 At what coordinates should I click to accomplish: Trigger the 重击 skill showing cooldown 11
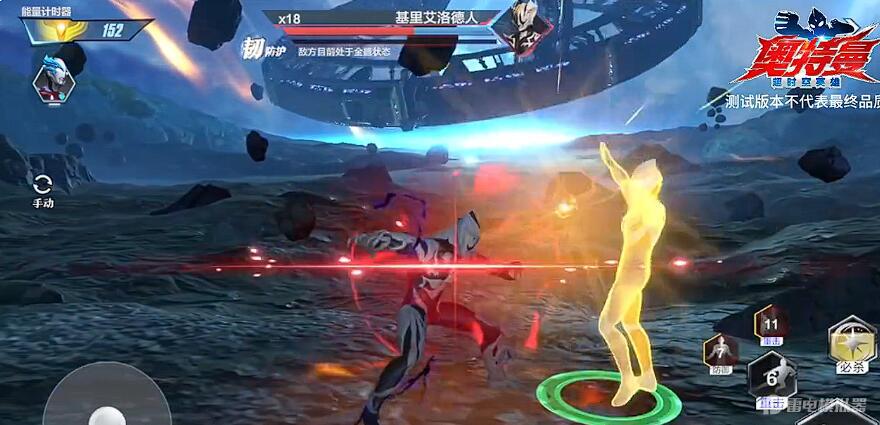point(771,324)
